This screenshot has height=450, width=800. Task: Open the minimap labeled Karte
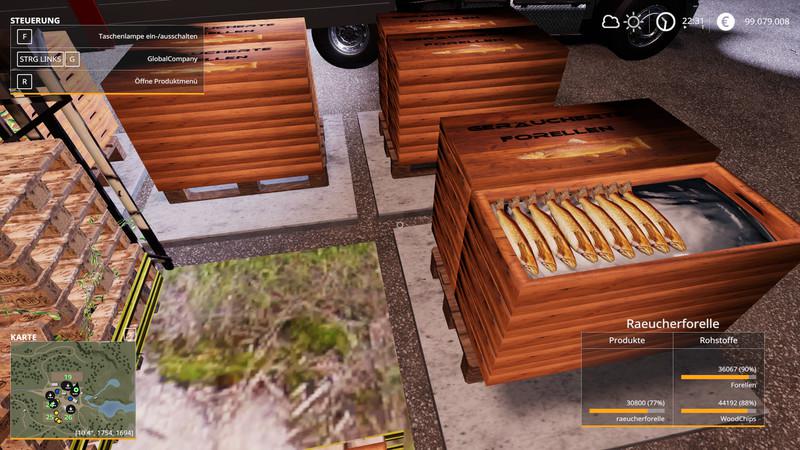click(x=72, y=385)
